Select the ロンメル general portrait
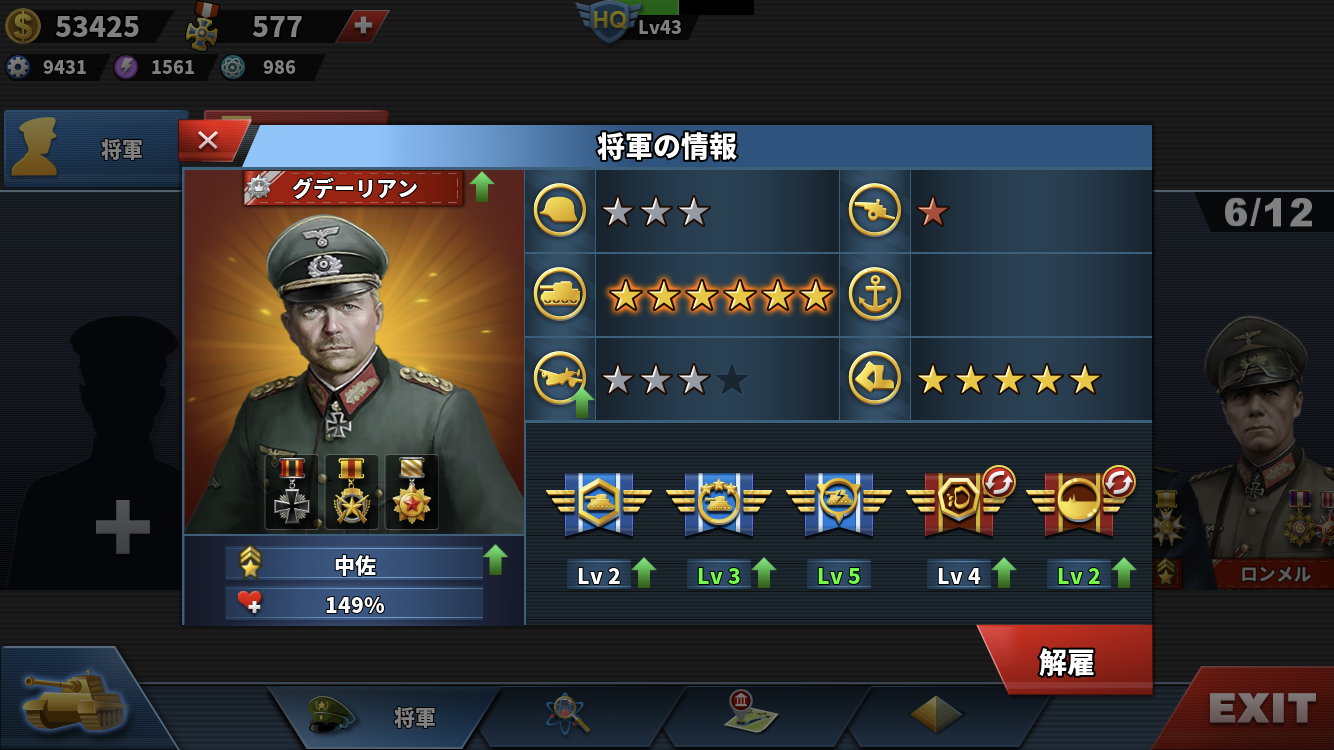 (1260, 440)
